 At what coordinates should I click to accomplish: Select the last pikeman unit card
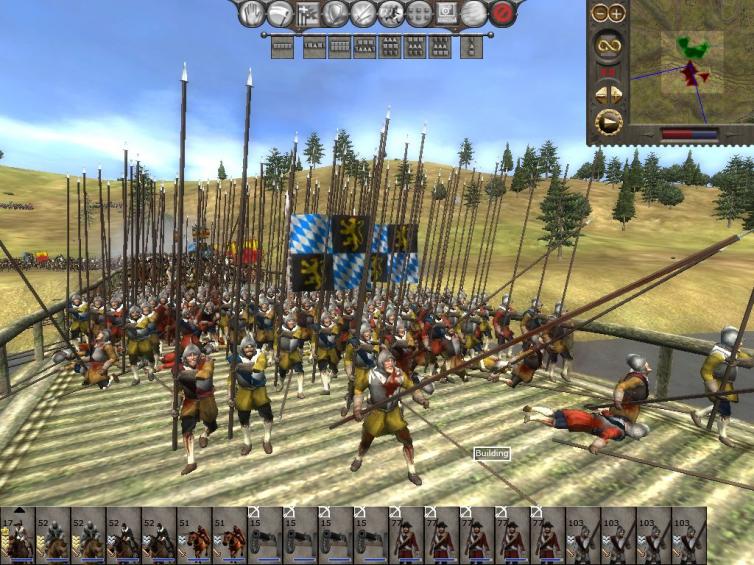[687, 536]
